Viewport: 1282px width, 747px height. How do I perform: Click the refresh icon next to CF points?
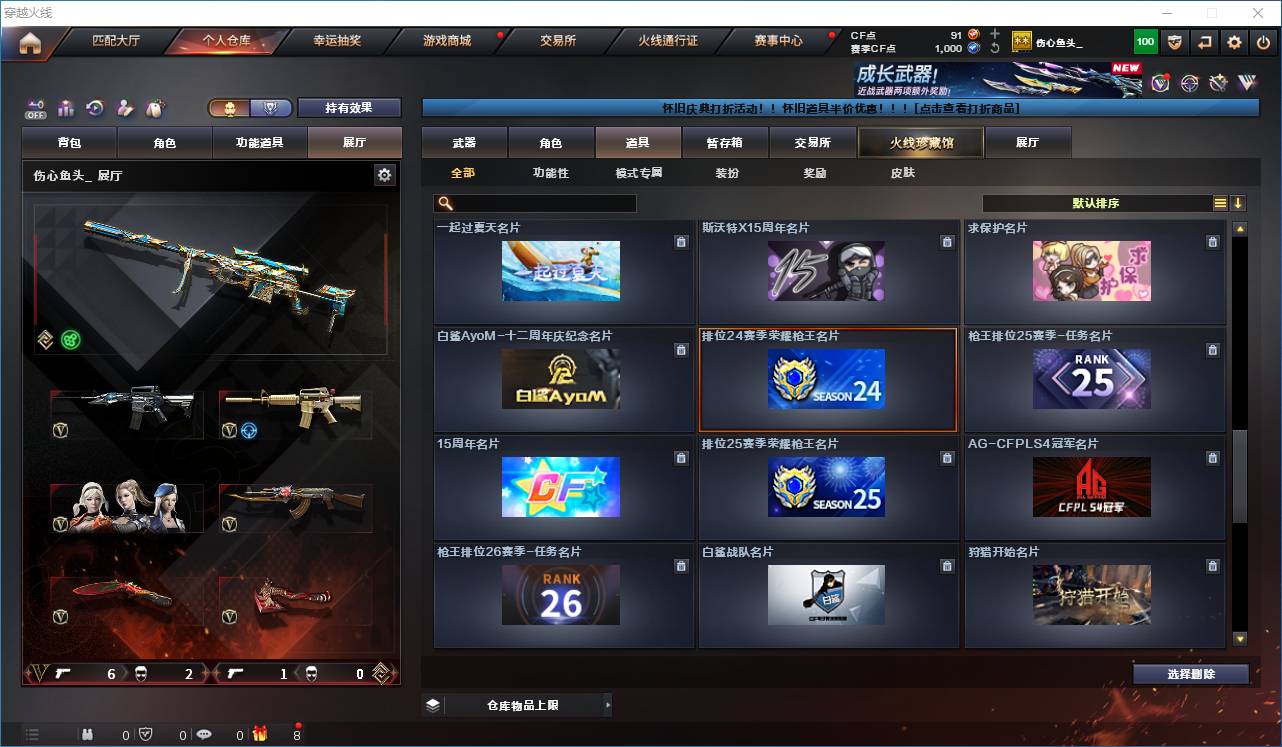pos(994,48)
